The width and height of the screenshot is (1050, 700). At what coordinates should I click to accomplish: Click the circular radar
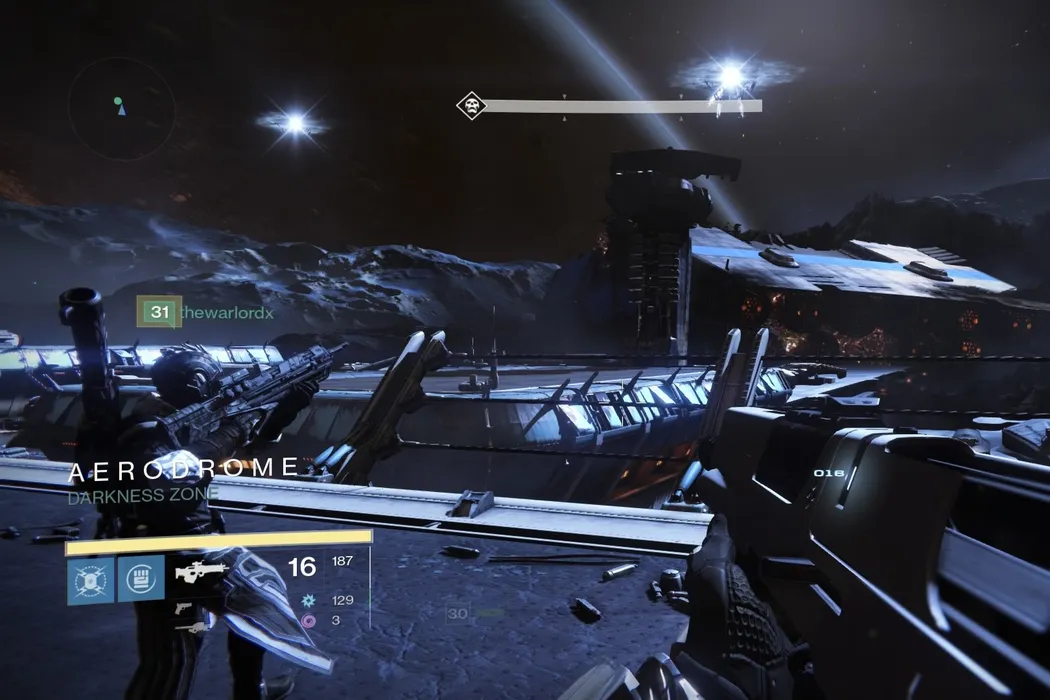tap(121, 108)
